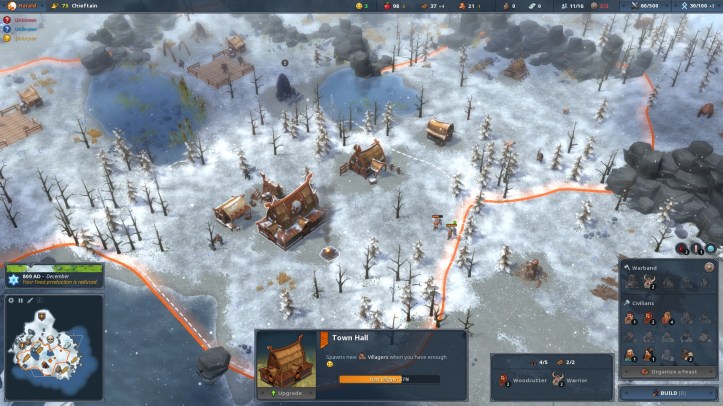Organize a Feast

coord(668,372)
